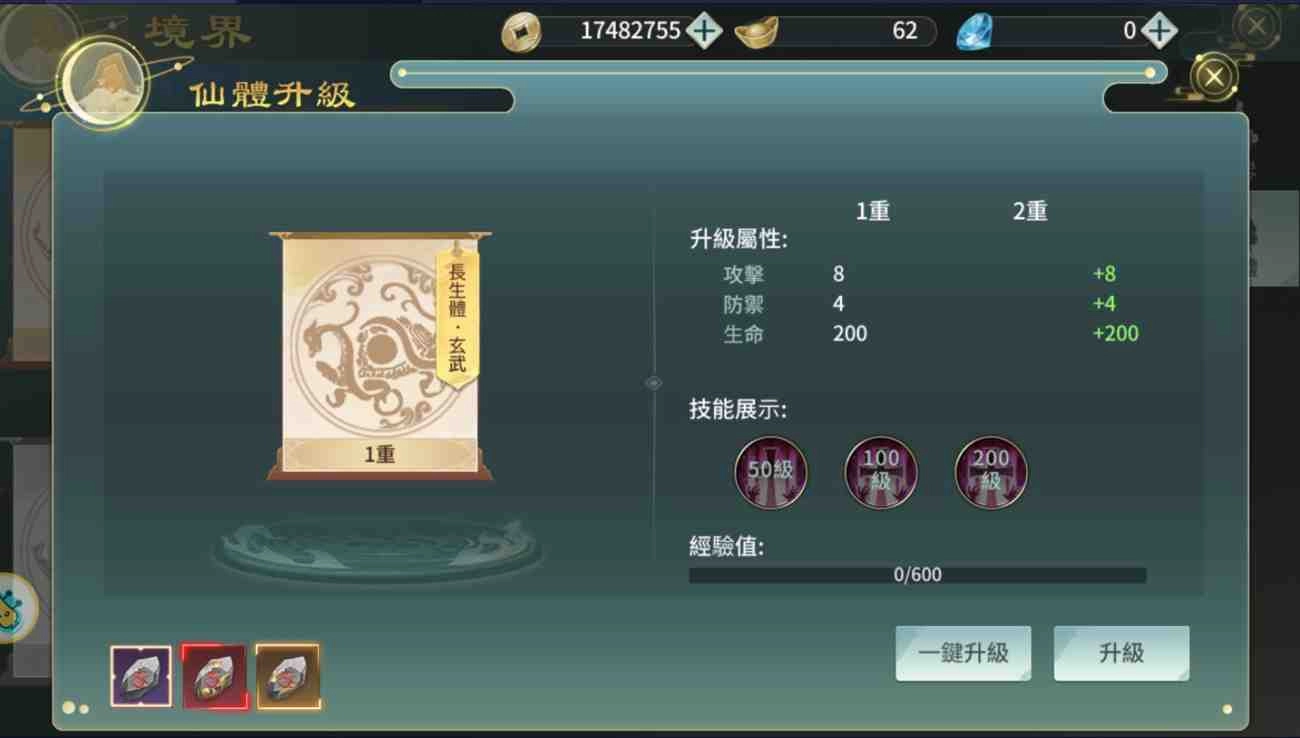Click the copper coin currency icon
This screenshot has width=1300, height=738.
520,30
